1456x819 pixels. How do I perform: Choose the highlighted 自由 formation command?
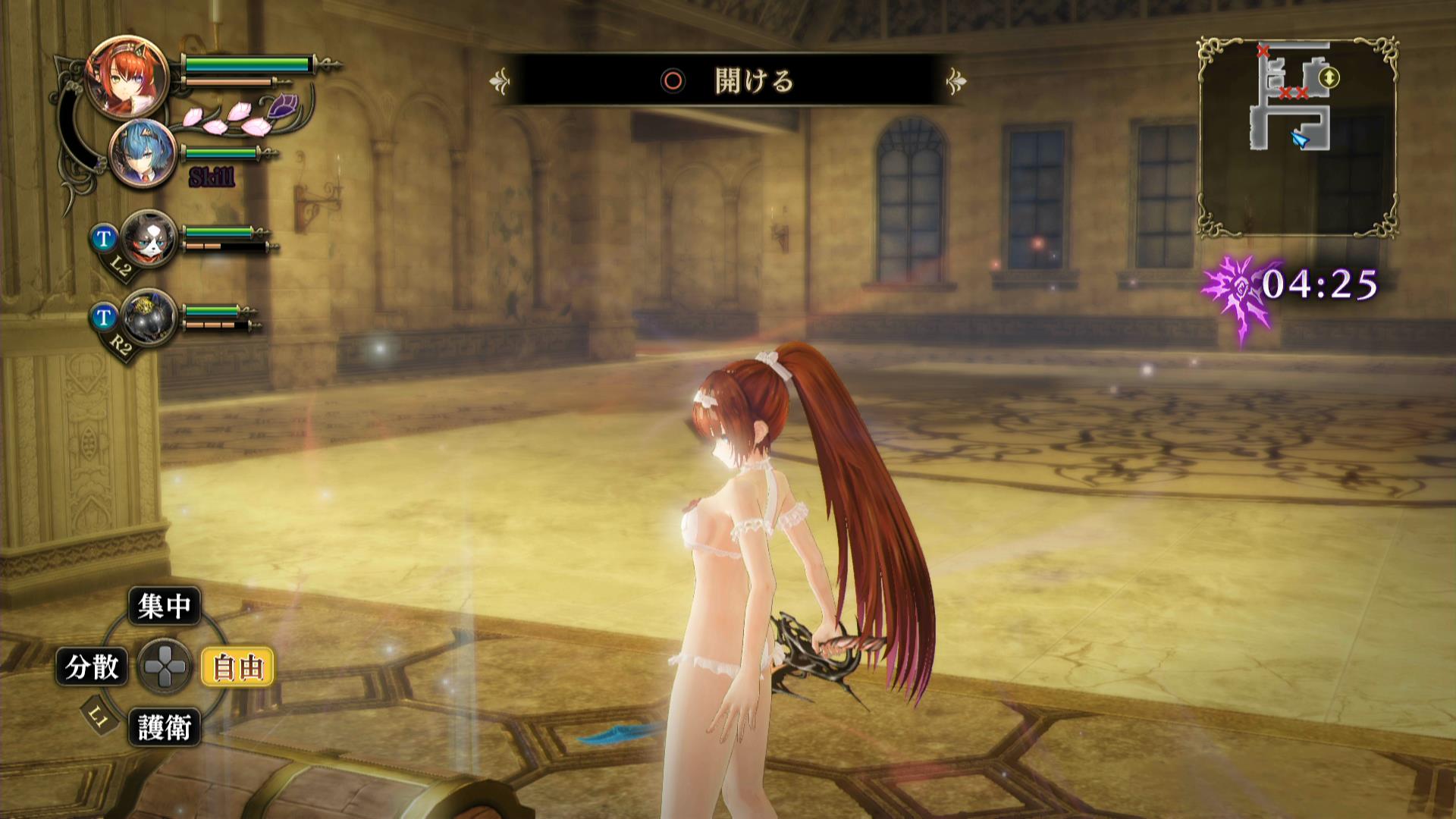click(x=237, y=667)
